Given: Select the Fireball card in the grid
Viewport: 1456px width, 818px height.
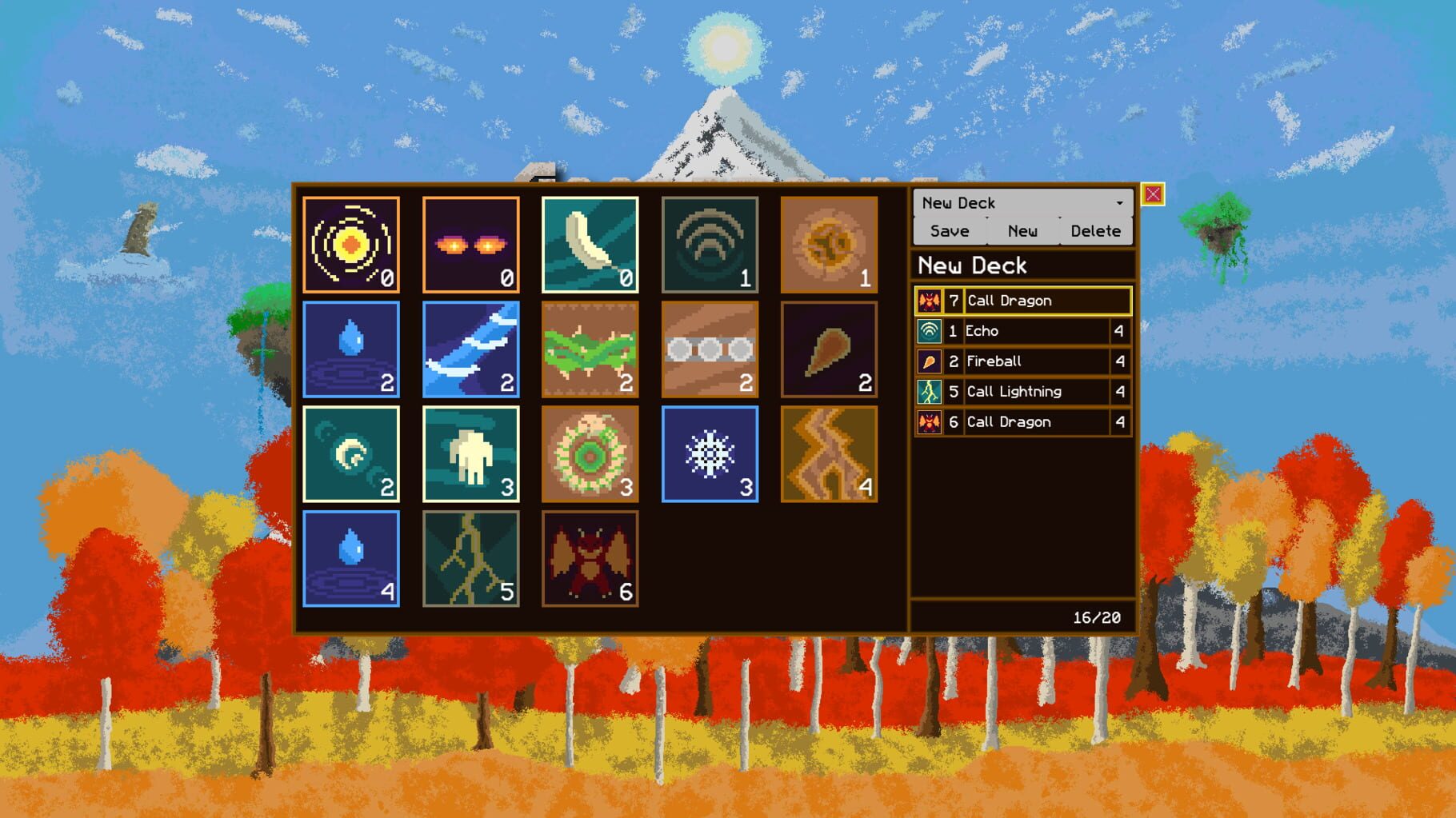Looking at the screenshot, I should click(830, 349).
